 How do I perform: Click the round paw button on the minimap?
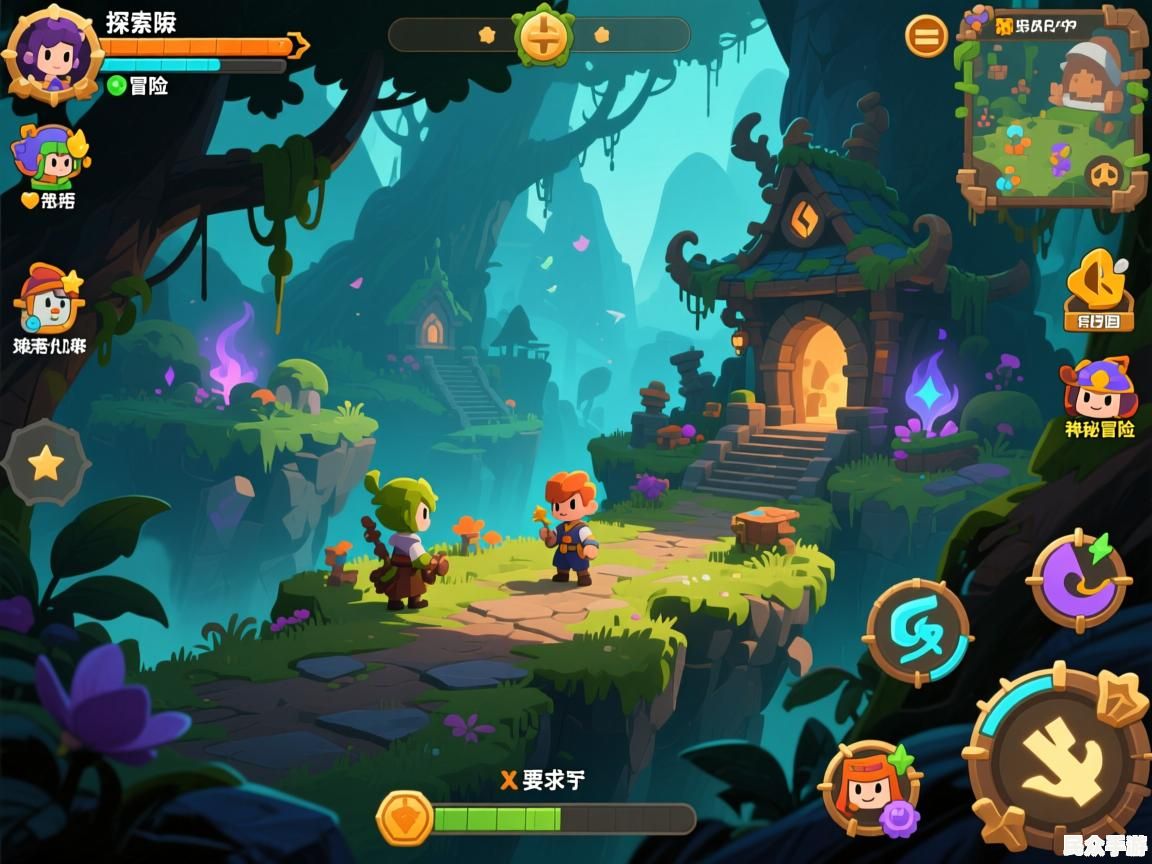point(1104,176)
